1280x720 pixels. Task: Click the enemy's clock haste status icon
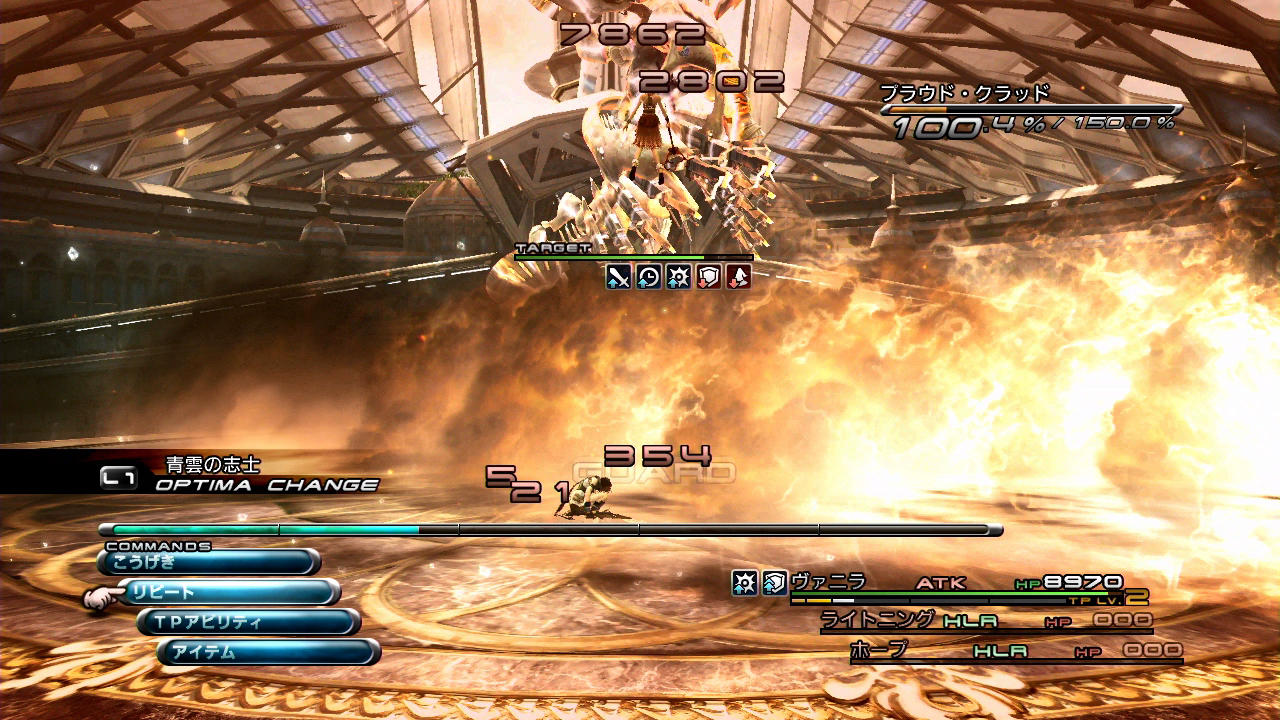(x=649, y=277)
